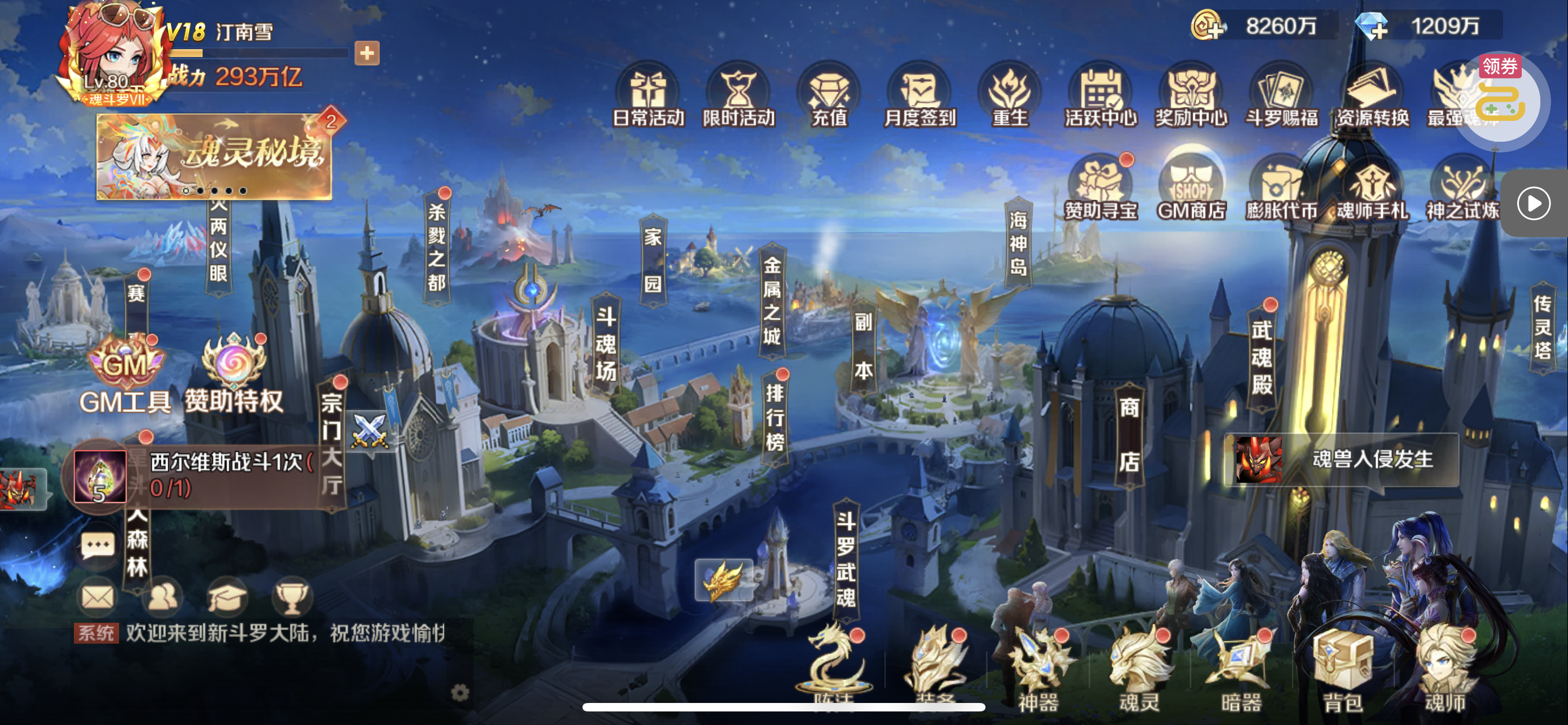Open the chat speech bubble
Image resolution: width=1568 pixels, height=725 pixels.
(x=98, y=546)
